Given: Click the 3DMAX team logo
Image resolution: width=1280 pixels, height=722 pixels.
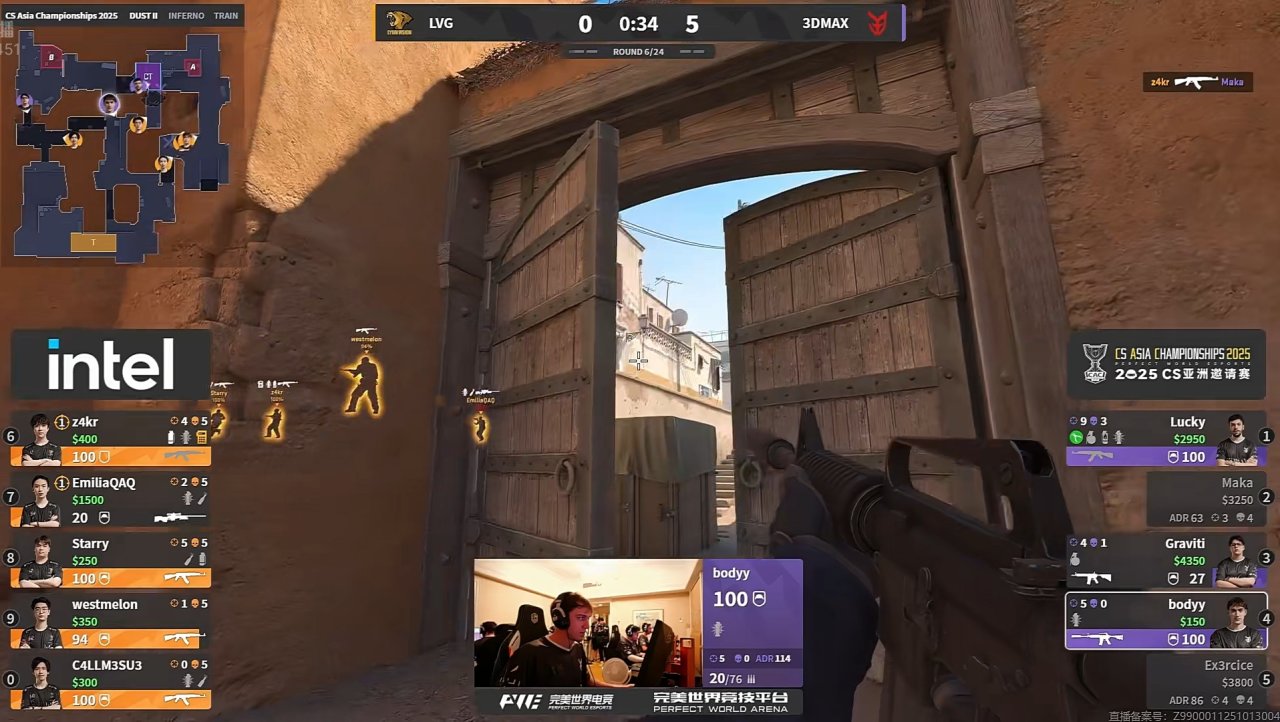Looking at the screenshot, I should point(877,23).
